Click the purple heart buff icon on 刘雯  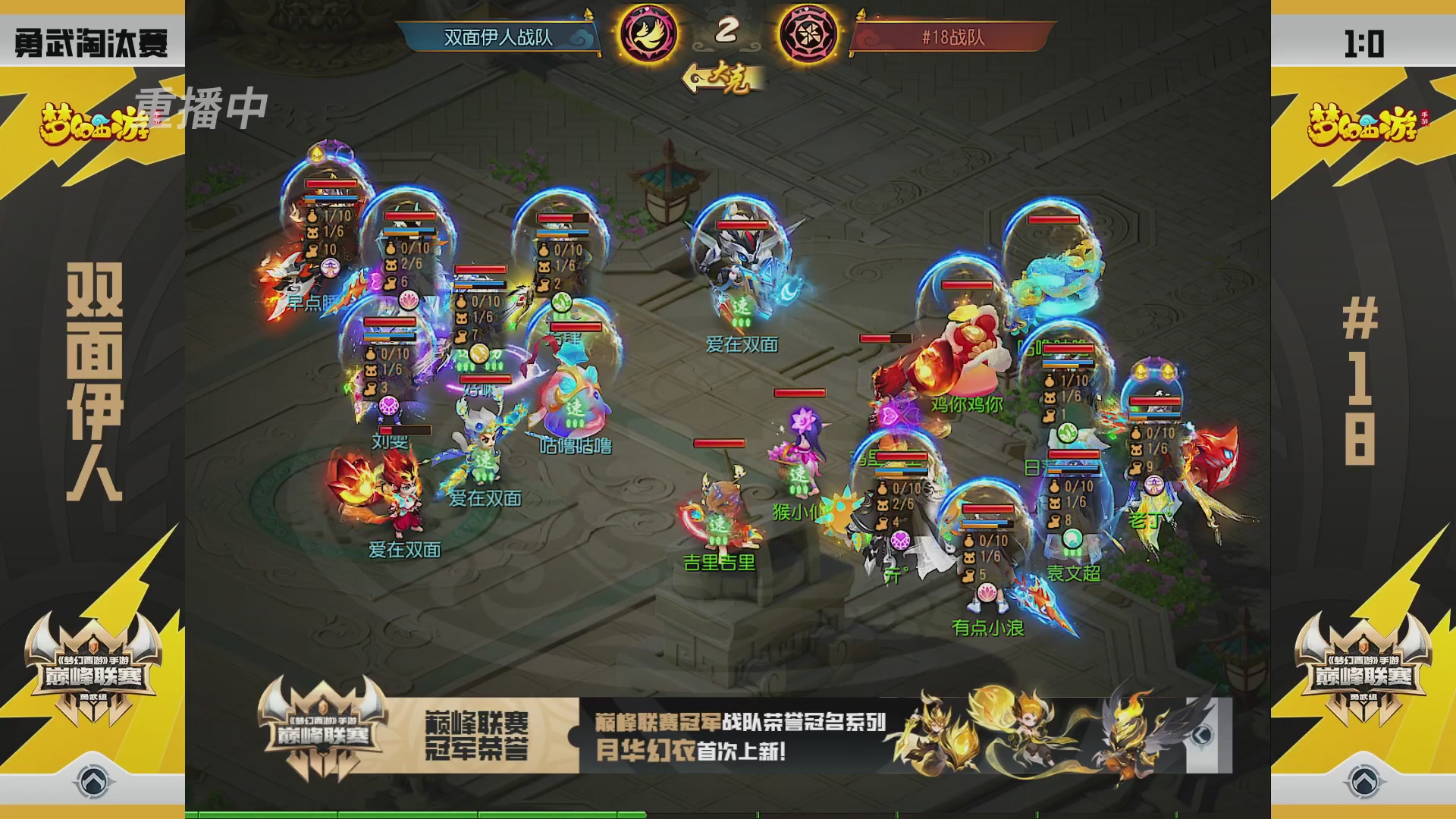click(x=389, y=404)
